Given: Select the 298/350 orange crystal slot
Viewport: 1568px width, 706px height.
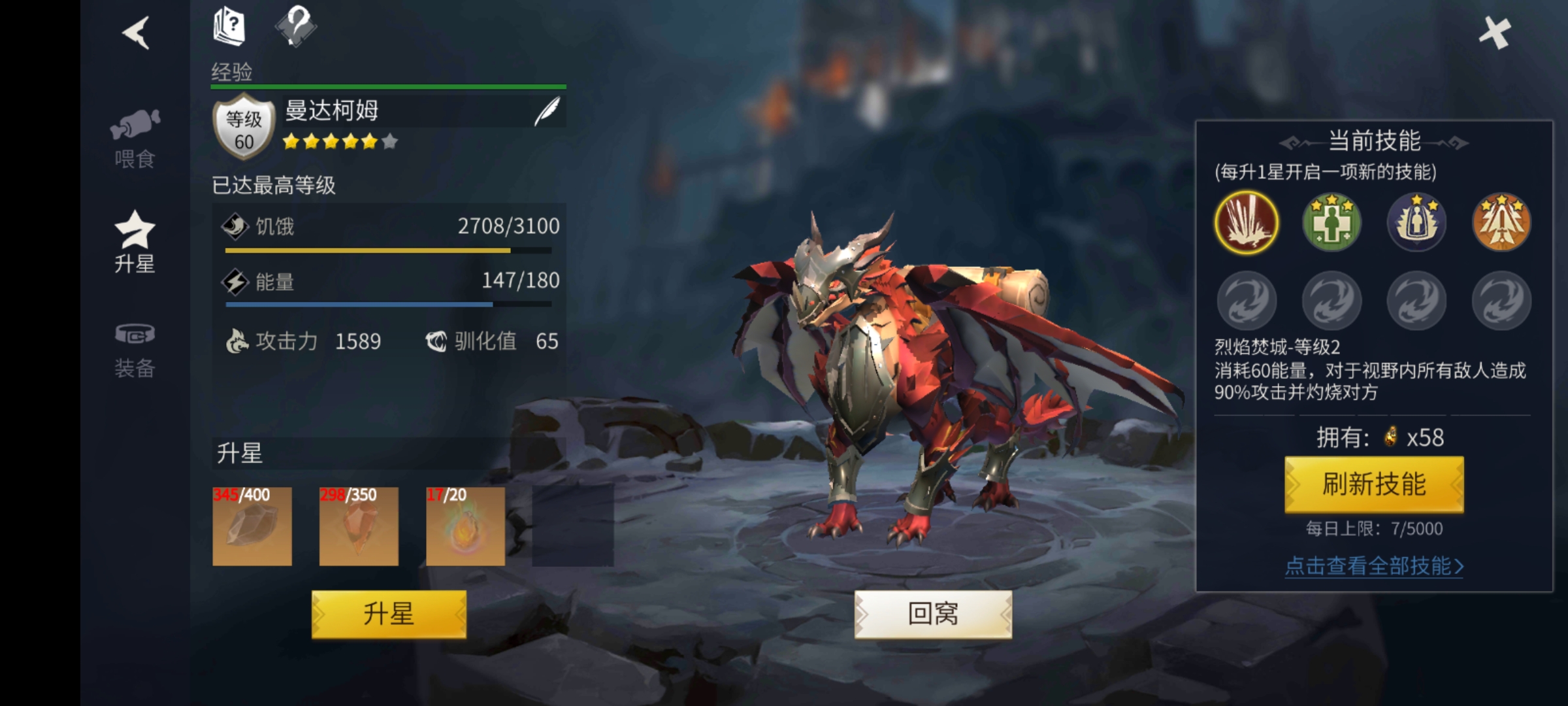Looking at the screenshot, I should 359,526.
